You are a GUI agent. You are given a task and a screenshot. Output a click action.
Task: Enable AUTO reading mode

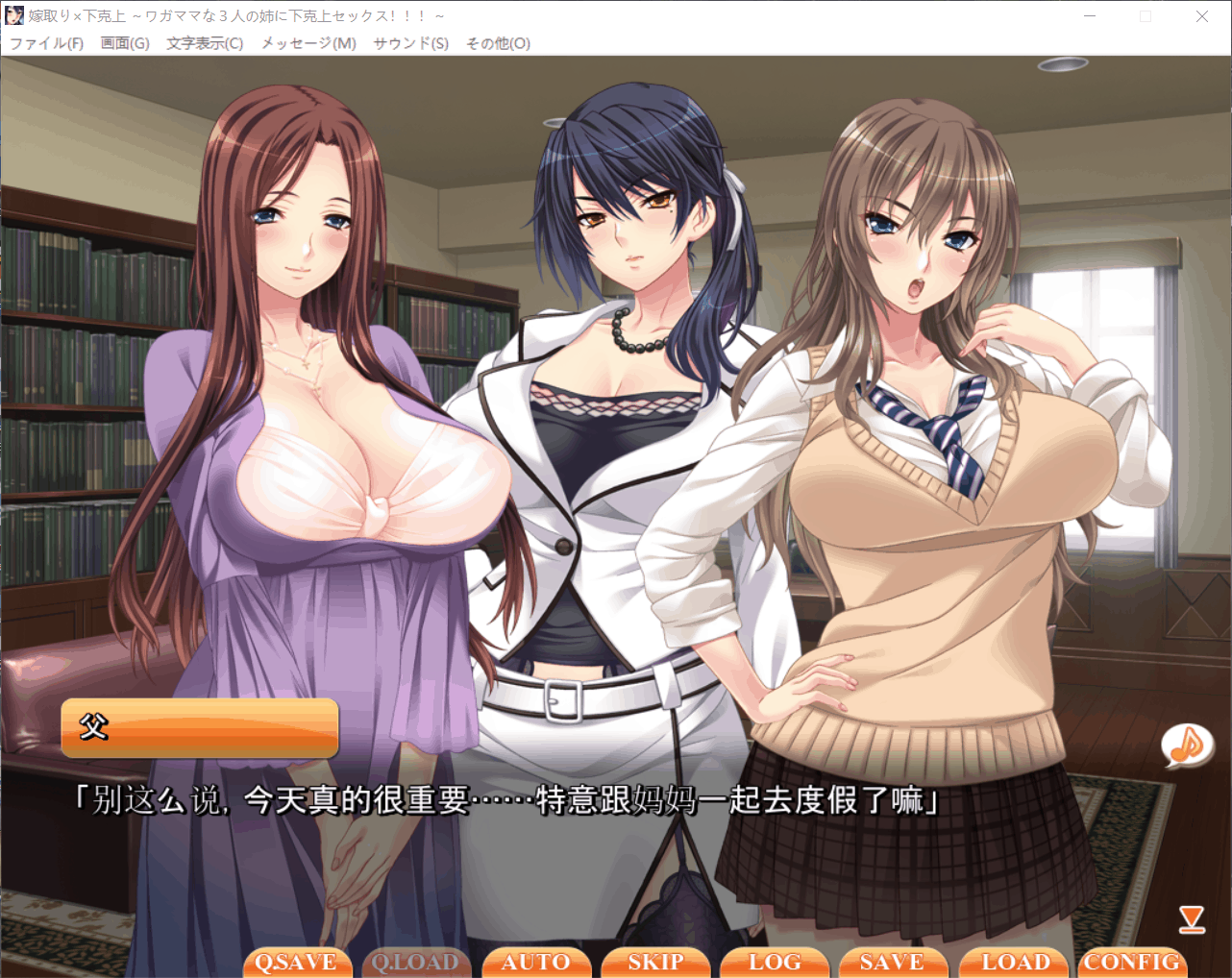click(536, 962)
